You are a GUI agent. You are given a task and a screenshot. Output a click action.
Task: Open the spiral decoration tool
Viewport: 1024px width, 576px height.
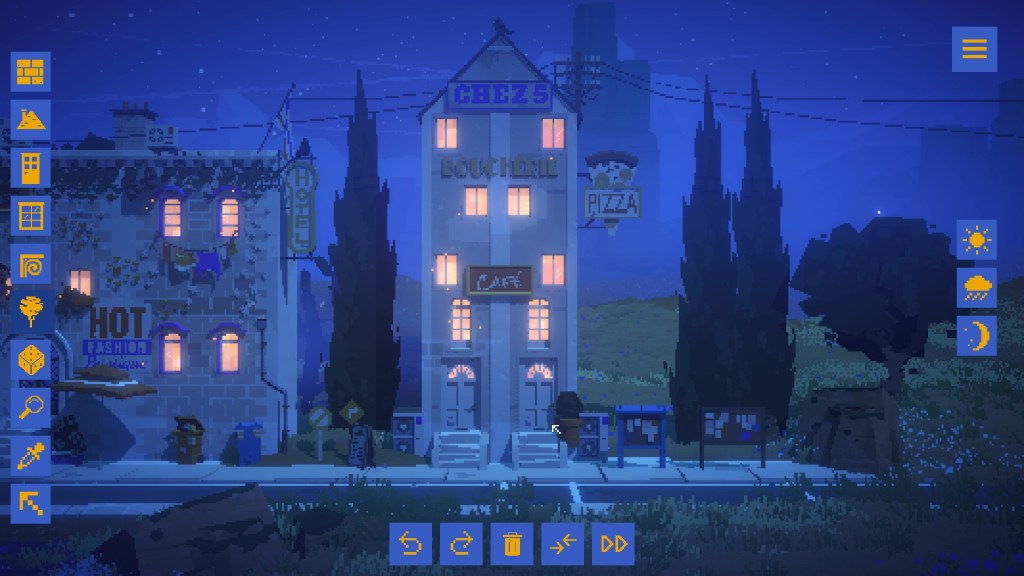32,265
